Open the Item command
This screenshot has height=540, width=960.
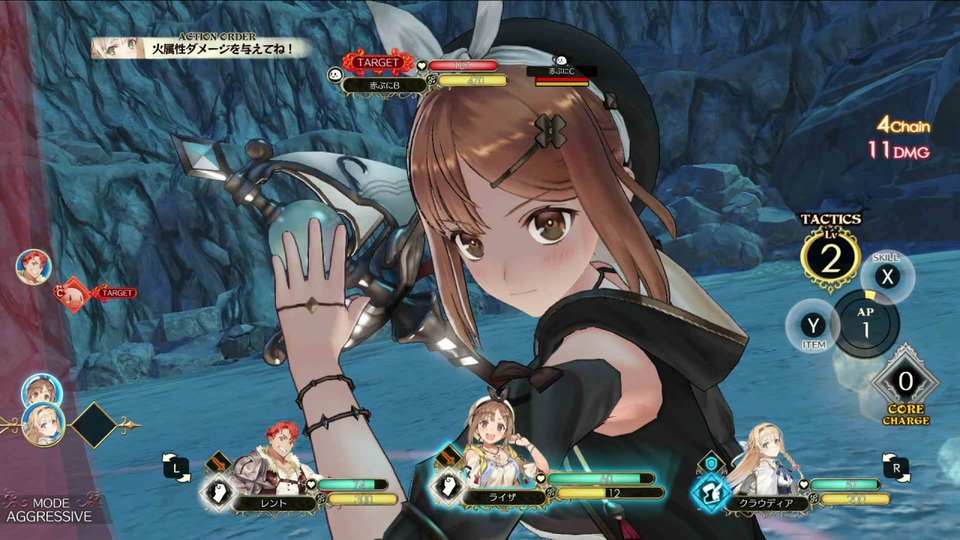pos(812,325)
